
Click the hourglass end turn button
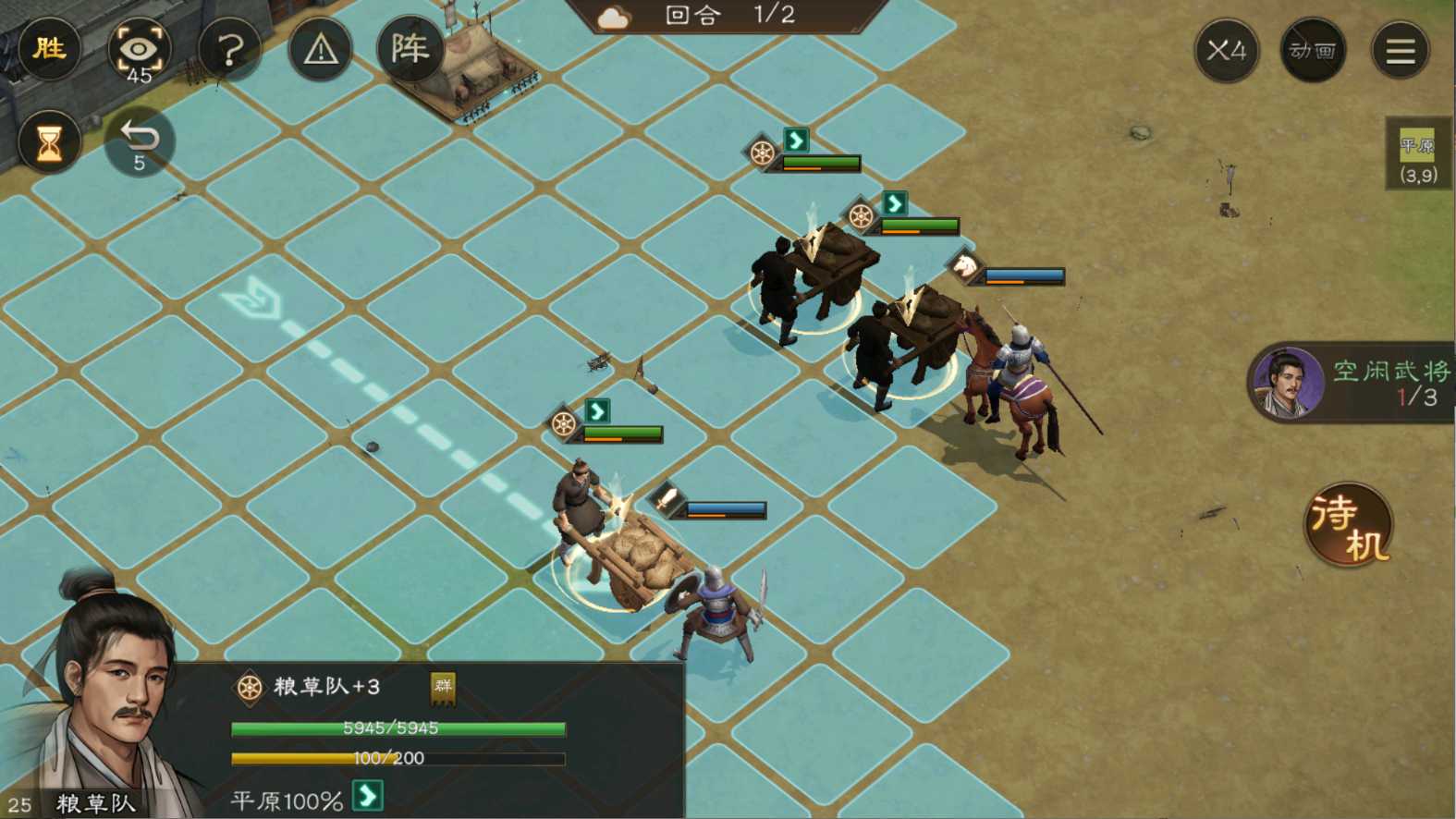49,142
